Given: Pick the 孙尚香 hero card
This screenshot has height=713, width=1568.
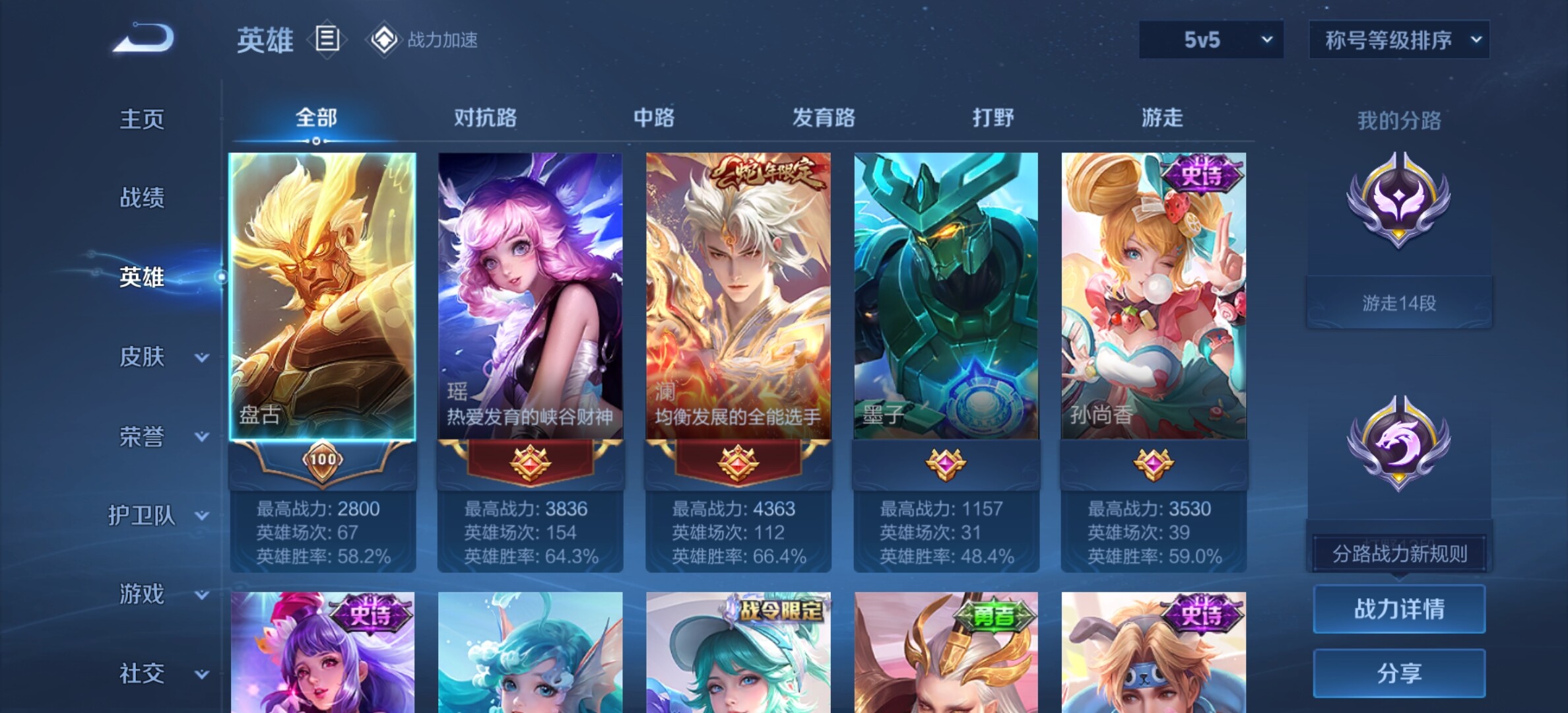Looking at the screenshot, I should click(1154, 297).
